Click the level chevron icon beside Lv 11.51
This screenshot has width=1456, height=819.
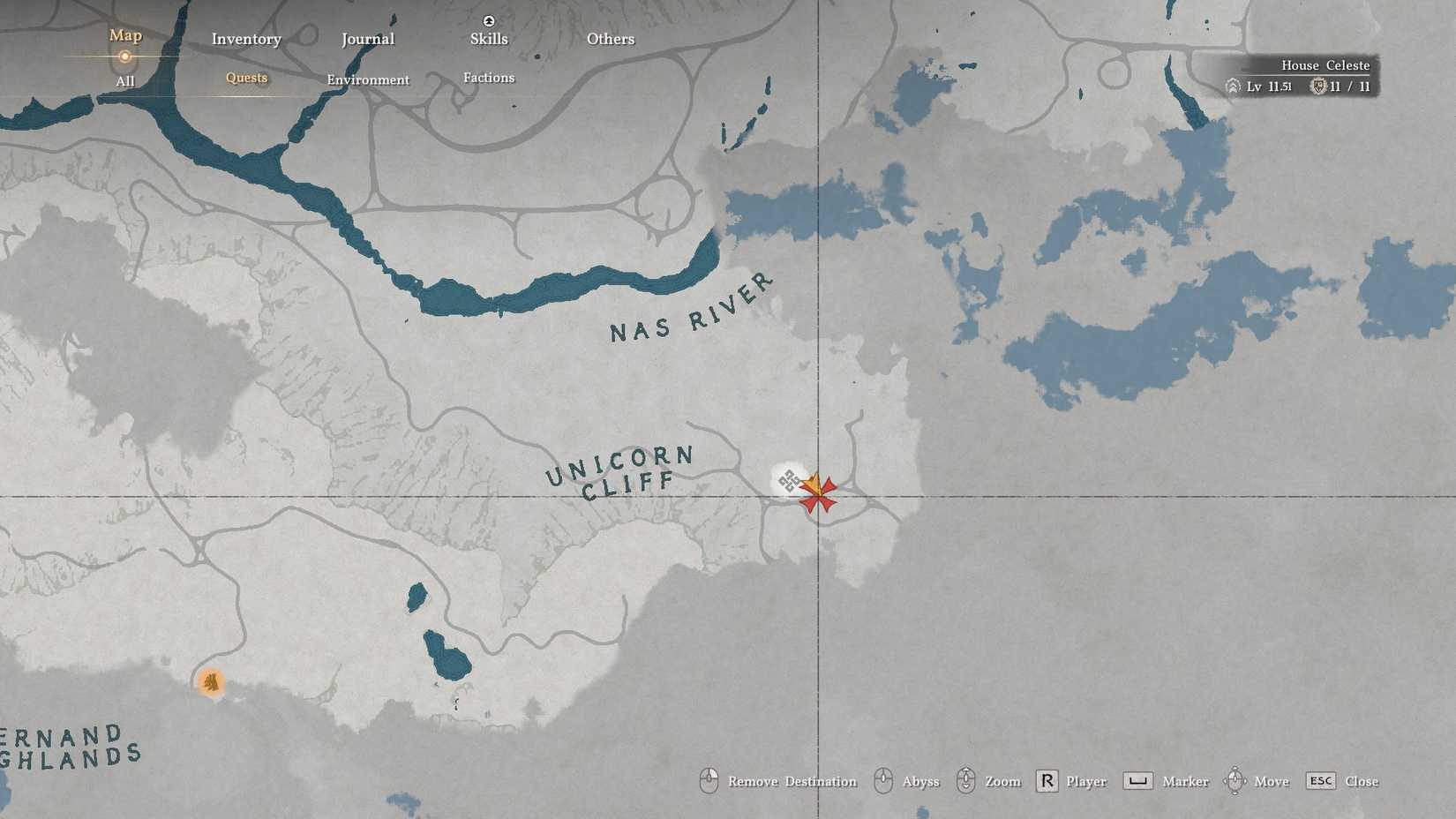[1233, 86]
